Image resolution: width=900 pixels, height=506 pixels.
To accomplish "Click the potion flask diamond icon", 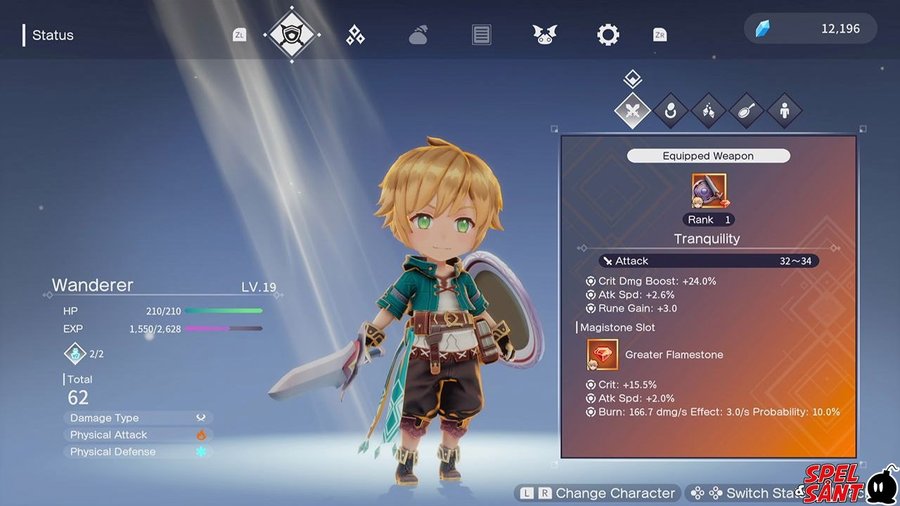I will pyautogui.click(x=76, y=354).
